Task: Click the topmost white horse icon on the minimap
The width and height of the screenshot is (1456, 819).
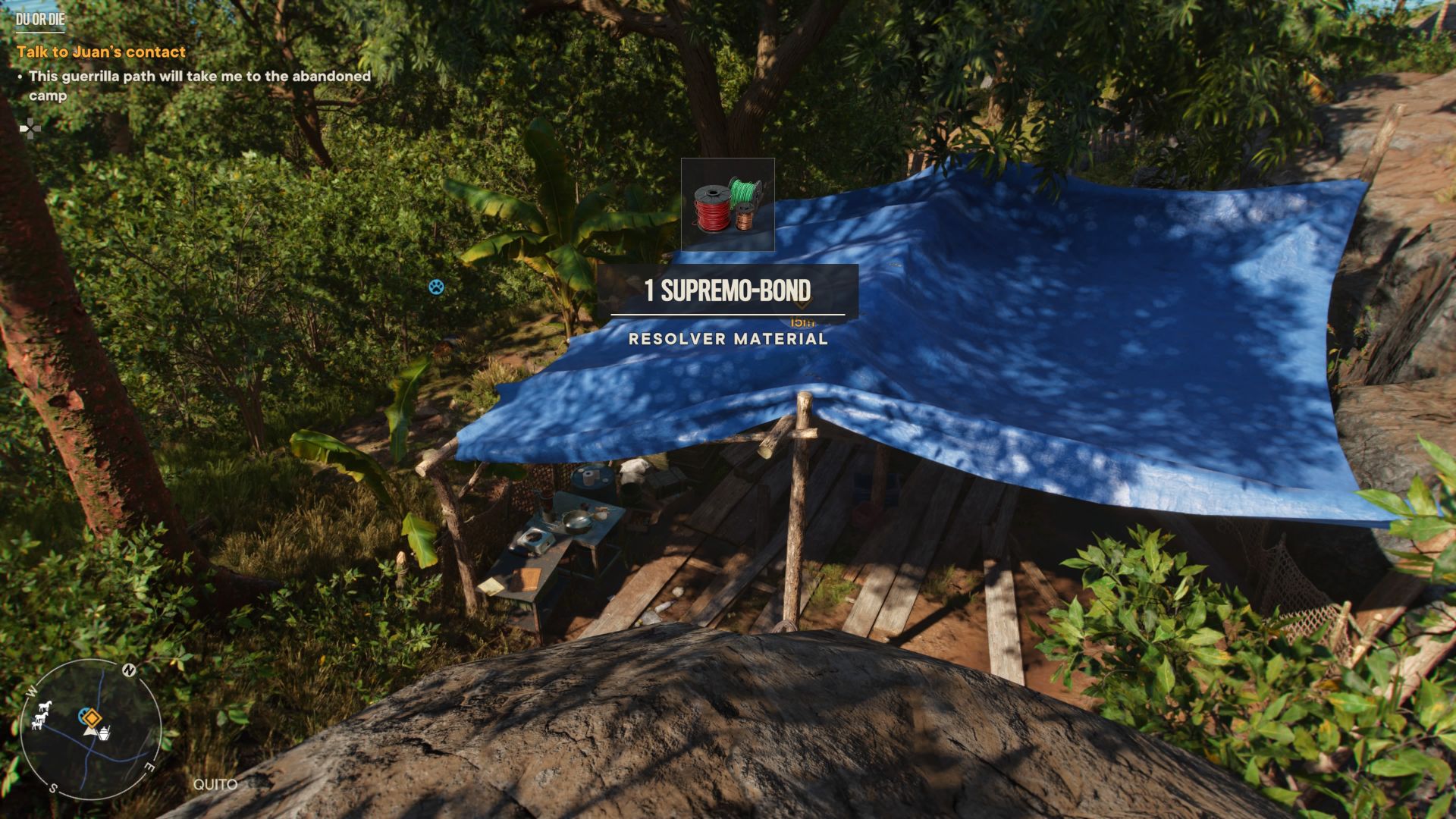Action: [x=45, y=705]
